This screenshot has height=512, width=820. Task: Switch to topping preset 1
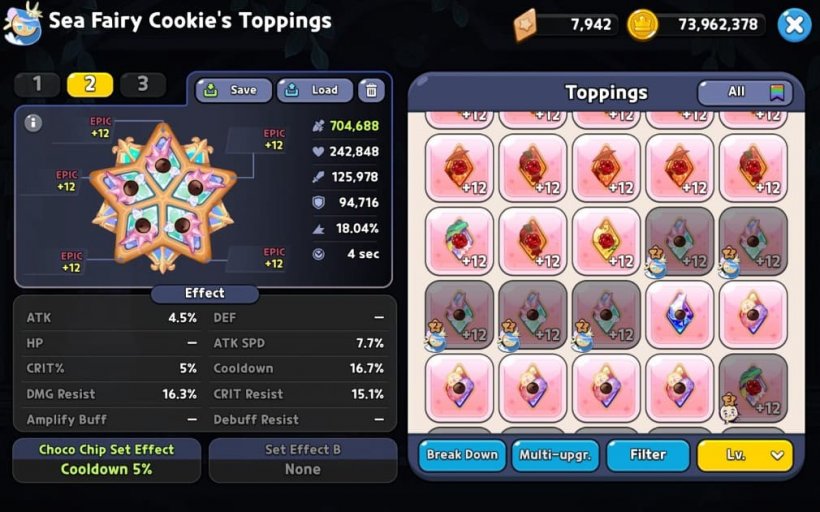click(38, 84)
